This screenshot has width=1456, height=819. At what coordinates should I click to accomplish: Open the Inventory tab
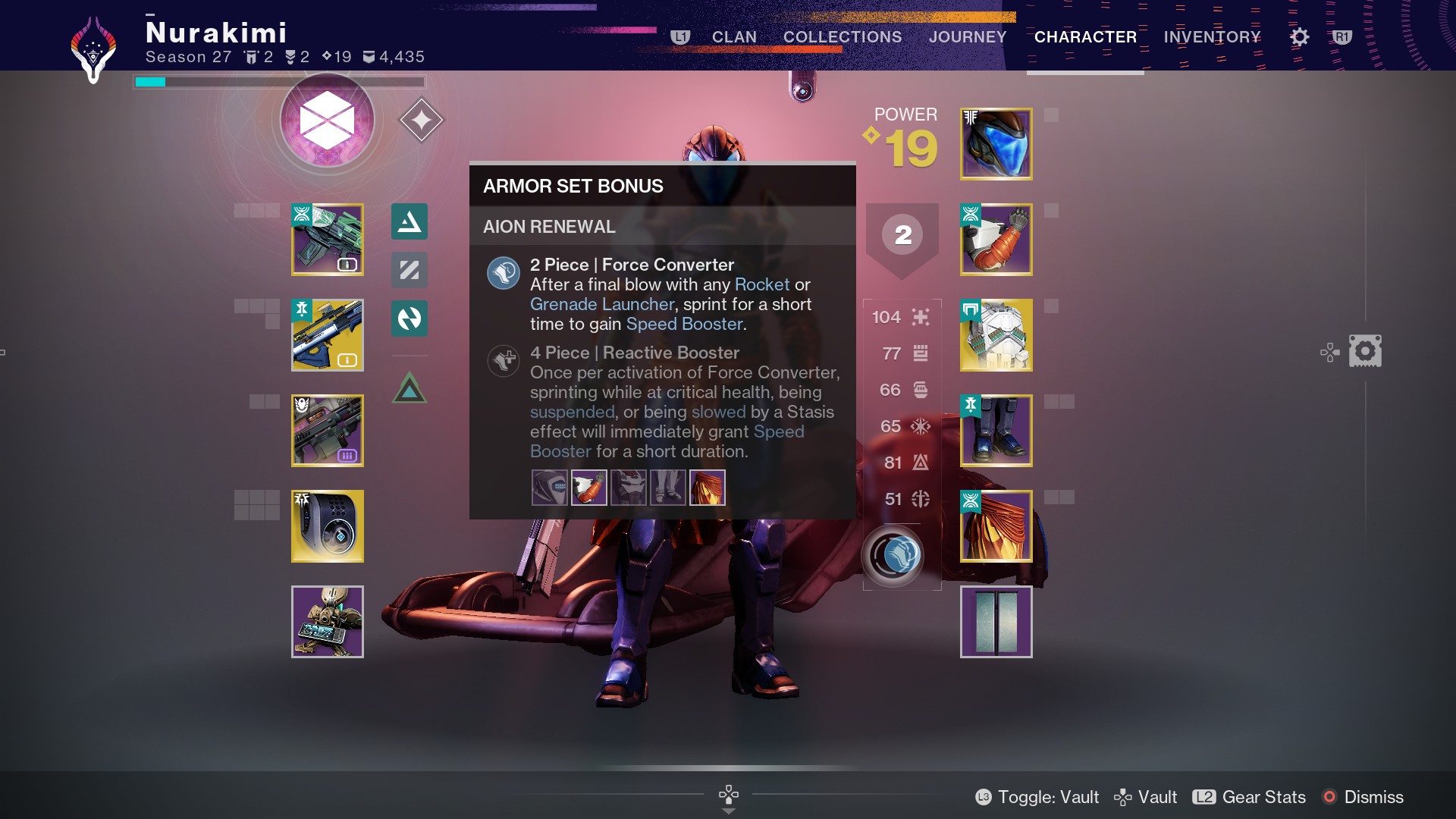click(x=1212, y=36)
